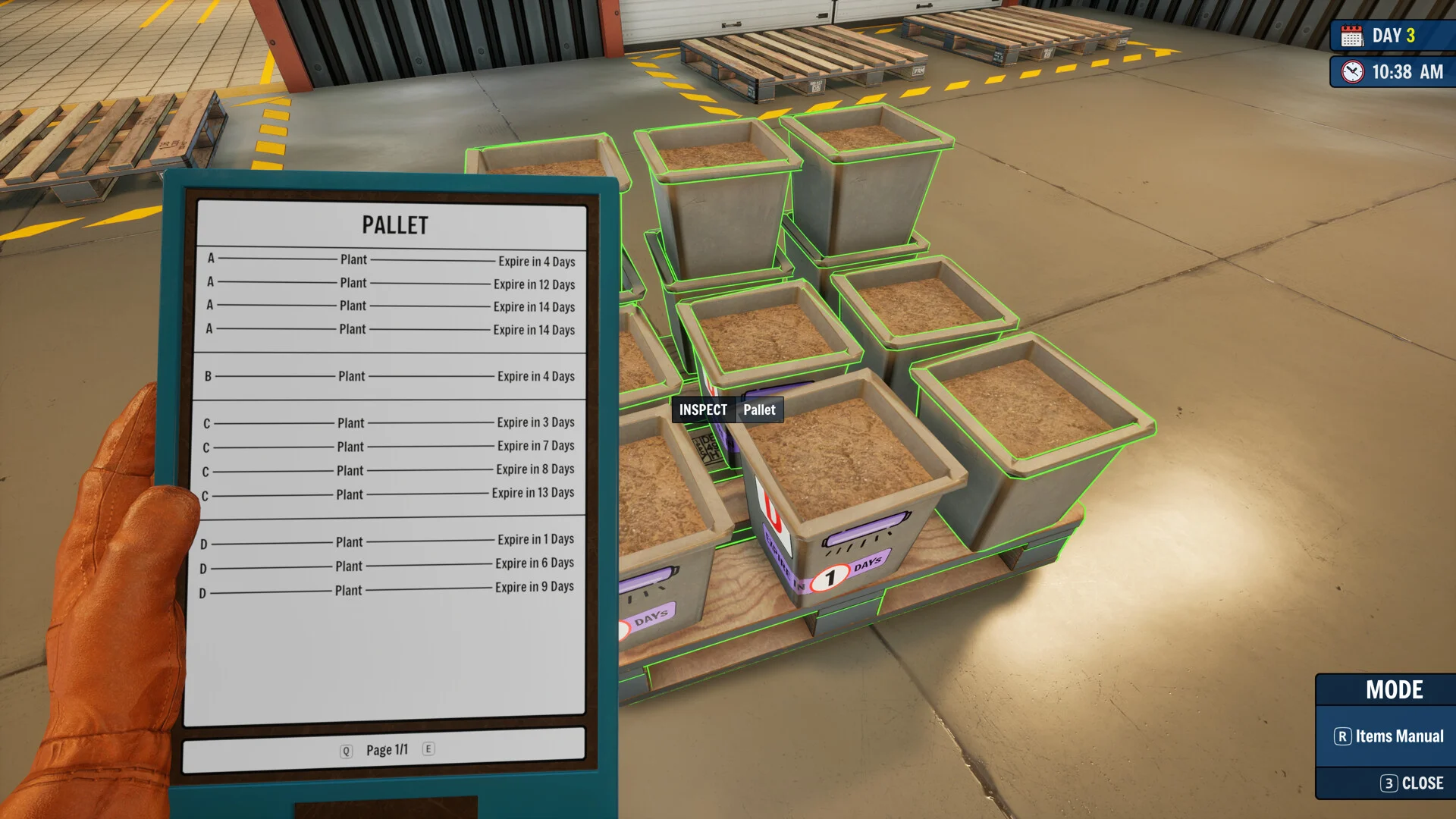Viewport: 1456px width, 819px height.
Task: Select section A plant expiring in 12 days
Action: click(391, 284)
